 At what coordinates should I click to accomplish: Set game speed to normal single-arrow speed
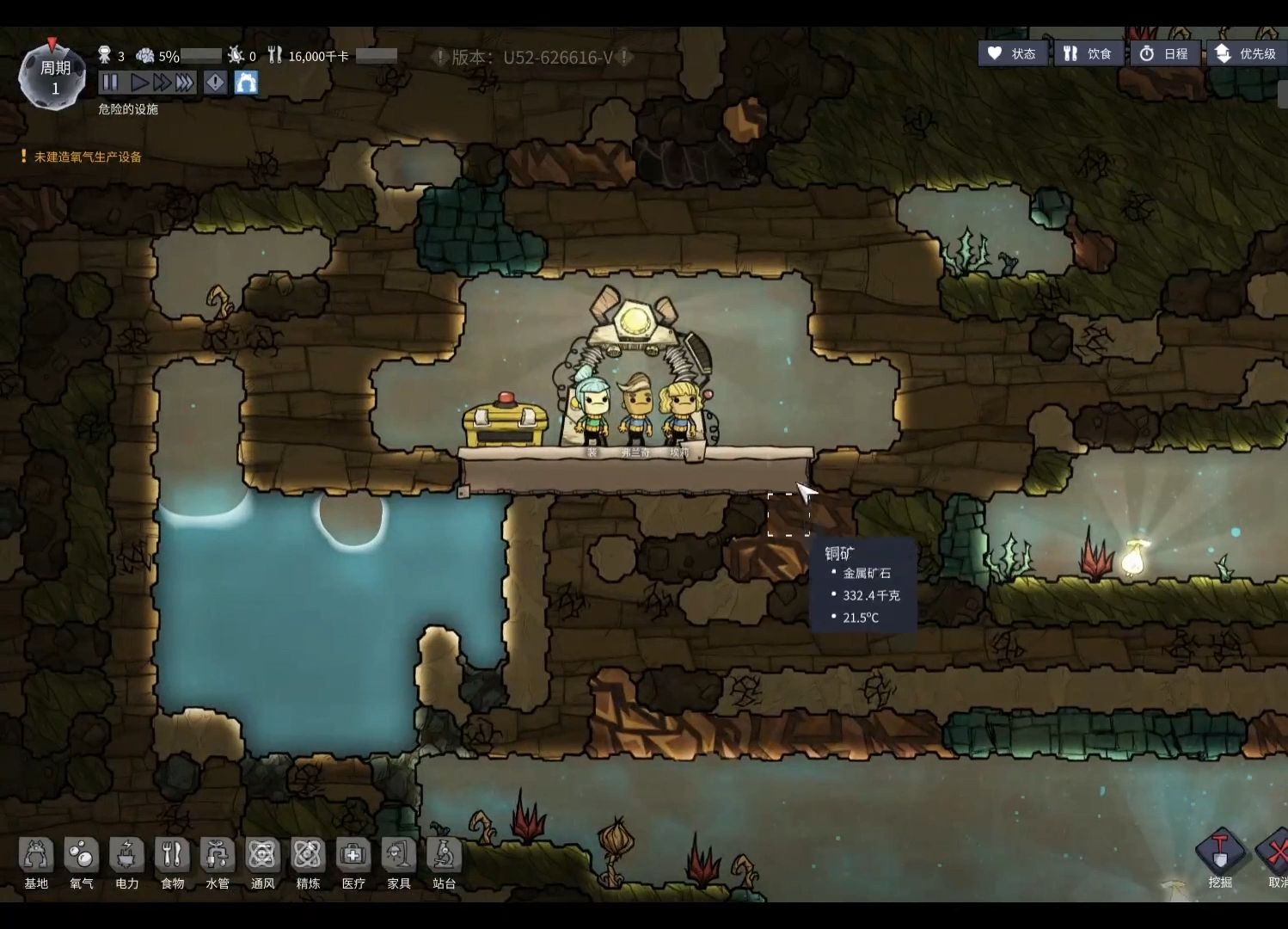pyautogui.click(x=138, y=83)
